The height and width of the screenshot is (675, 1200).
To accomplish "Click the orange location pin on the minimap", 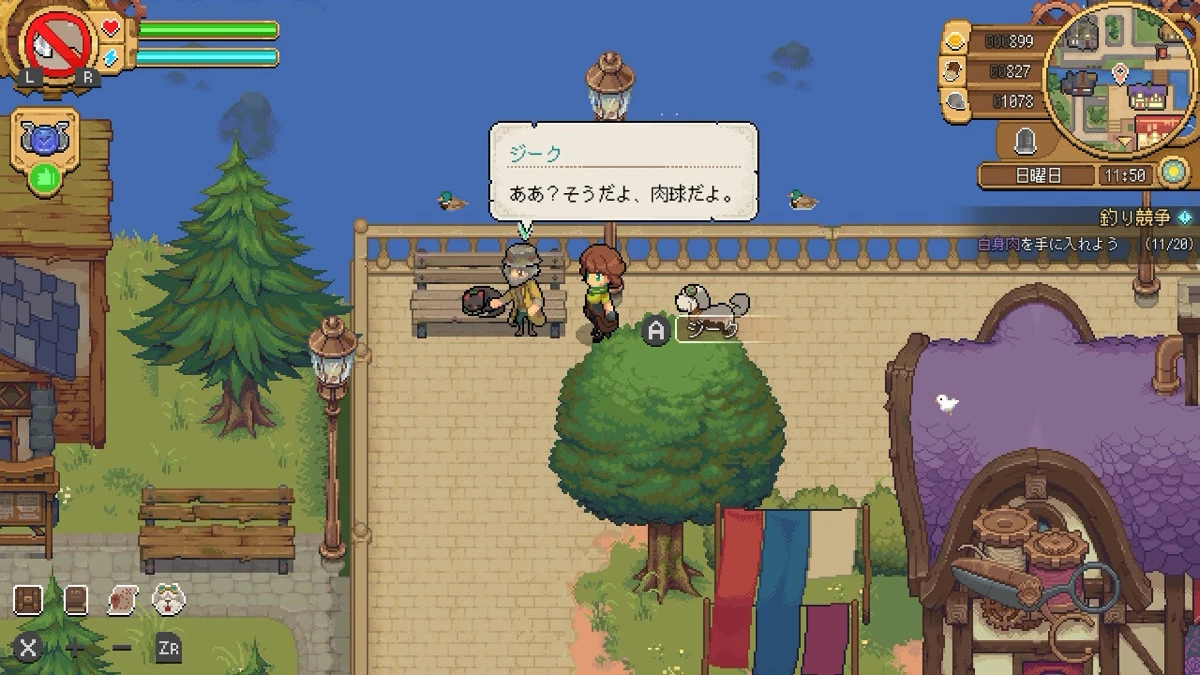I will coord(1118,73).
